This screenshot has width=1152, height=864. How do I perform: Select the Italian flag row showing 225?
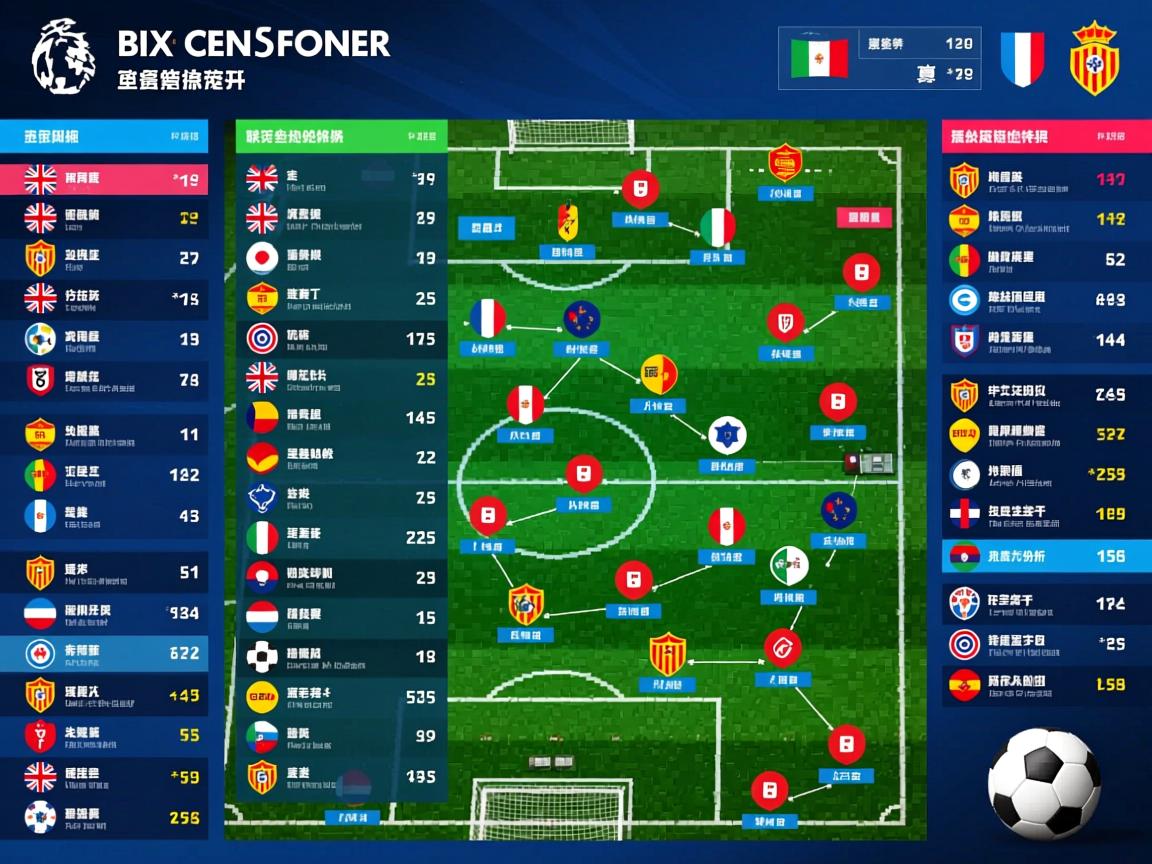tap(341, 537)
